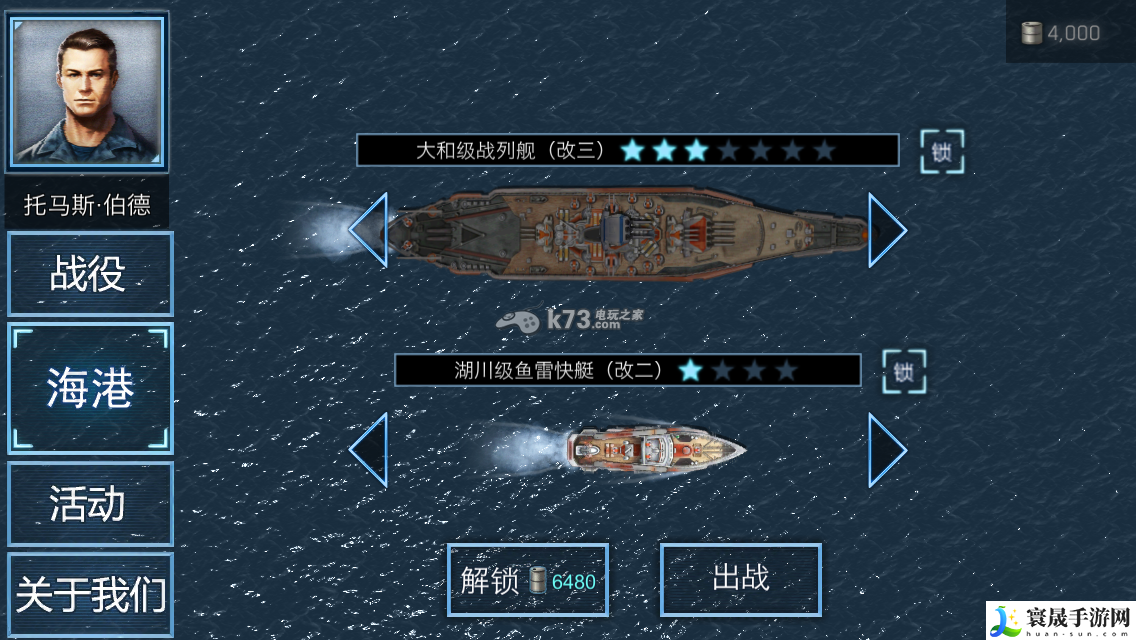Show next torpedo boat with right arrow
The image size is (1136, 640).
pos(887,450)
